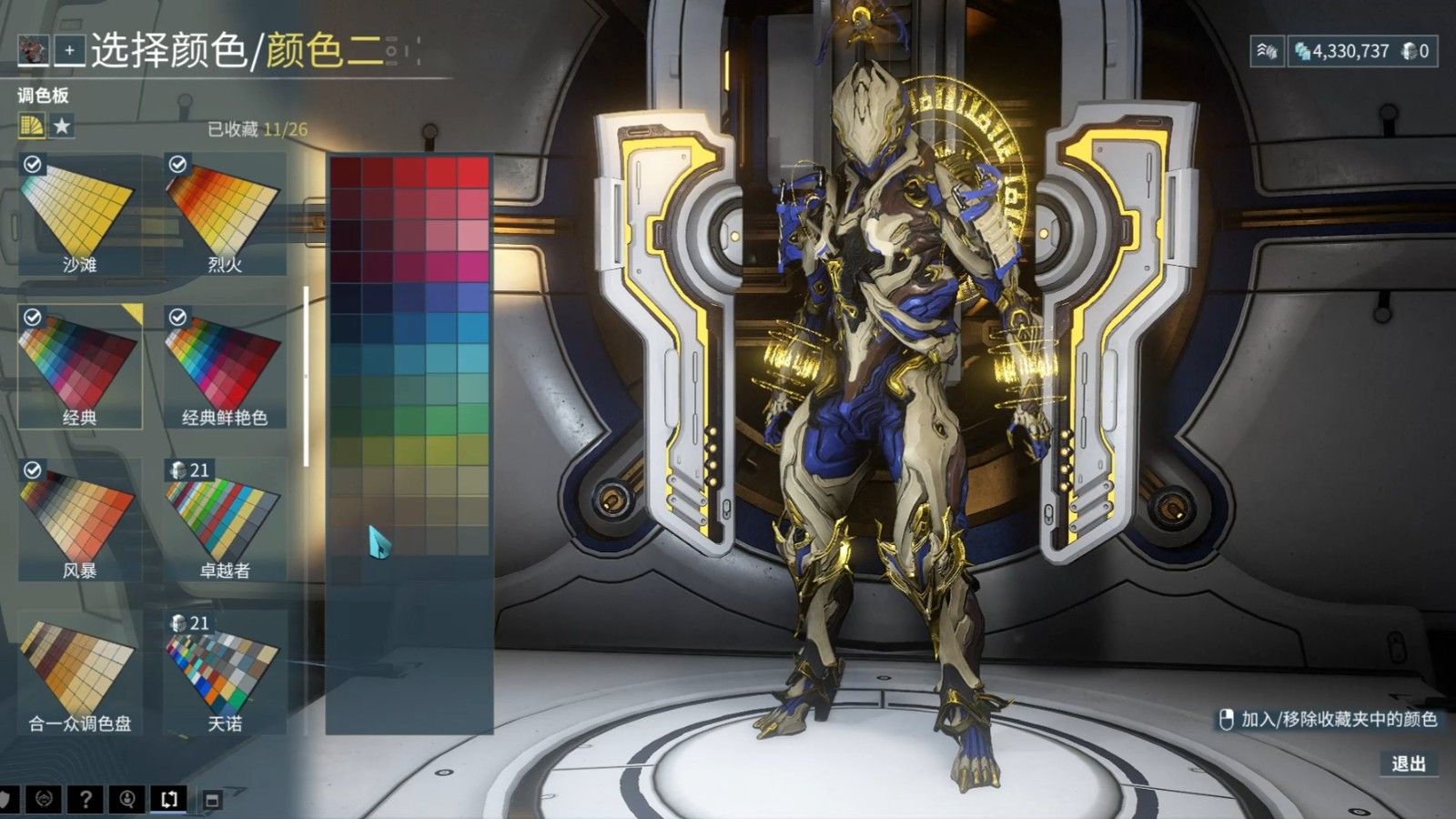Click the swap arrows icon in the bottom bar
The image size is (1456, 819).
169,800
